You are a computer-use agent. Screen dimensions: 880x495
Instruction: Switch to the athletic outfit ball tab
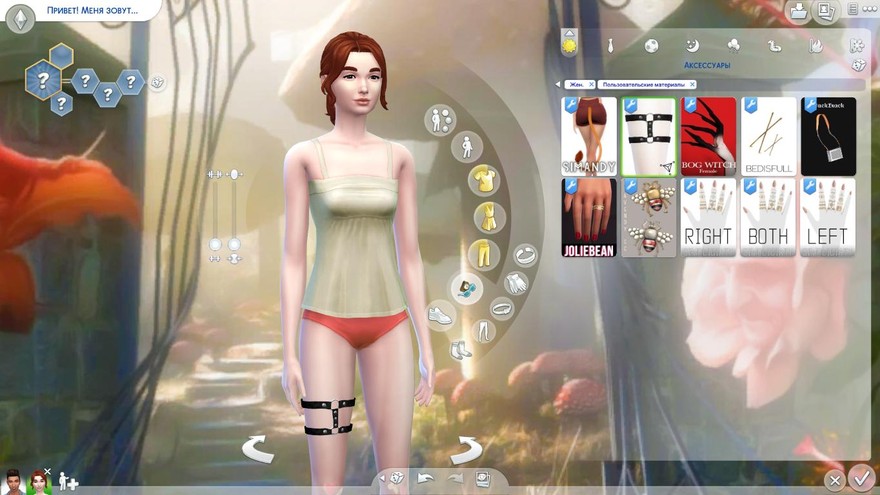(651, 45)
